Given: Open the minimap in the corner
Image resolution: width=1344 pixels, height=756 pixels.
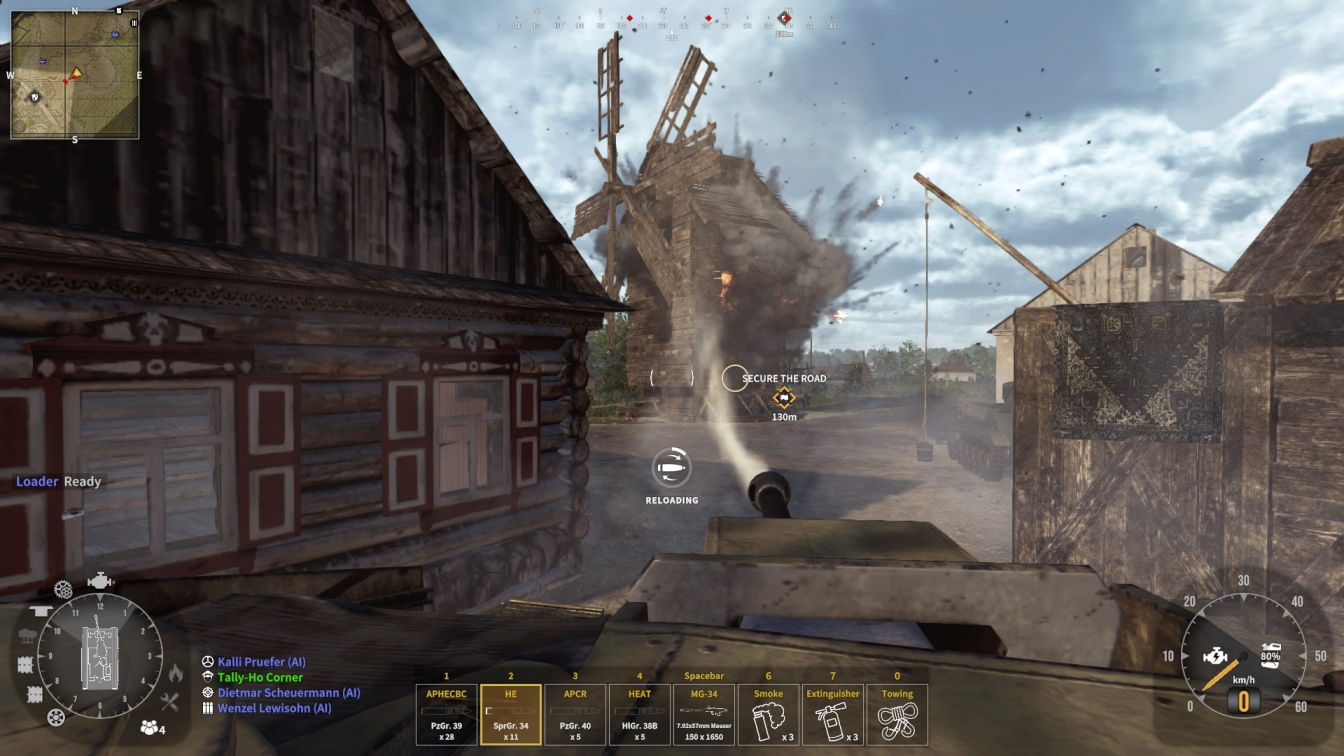Looking at the screenshot, I should [75, 75].
